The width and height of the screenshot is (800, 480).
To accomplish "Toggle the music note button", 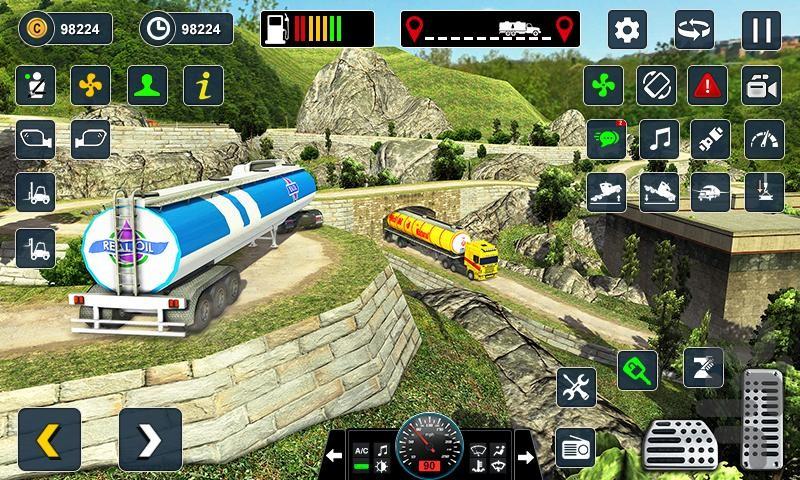I will 658,139.
